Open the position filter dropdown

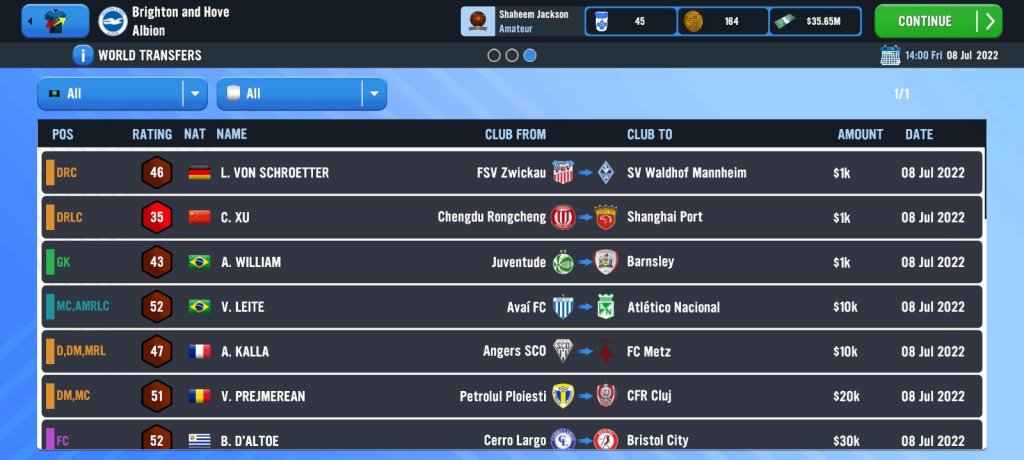[122, 94]
